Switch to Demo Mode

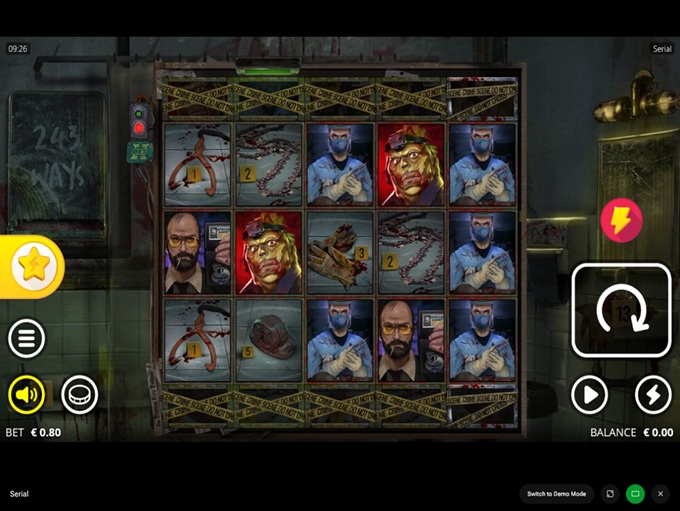(x=557, y=494)
